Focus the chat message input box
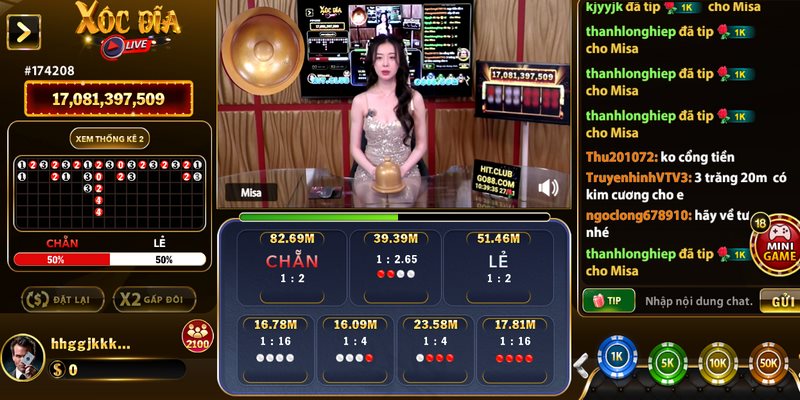The height and width of the screenshot is (400, 800). 698,300
